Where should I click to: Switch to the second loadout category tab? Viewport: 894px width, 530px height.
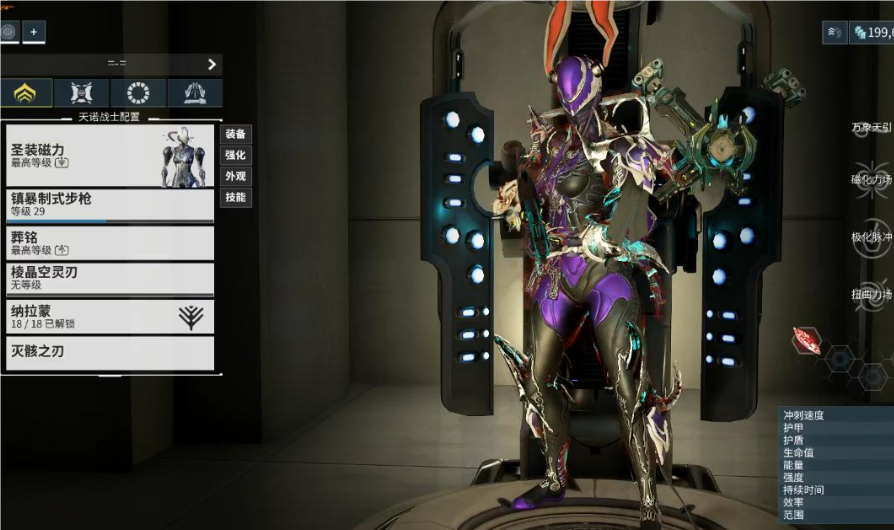[81, 93]
